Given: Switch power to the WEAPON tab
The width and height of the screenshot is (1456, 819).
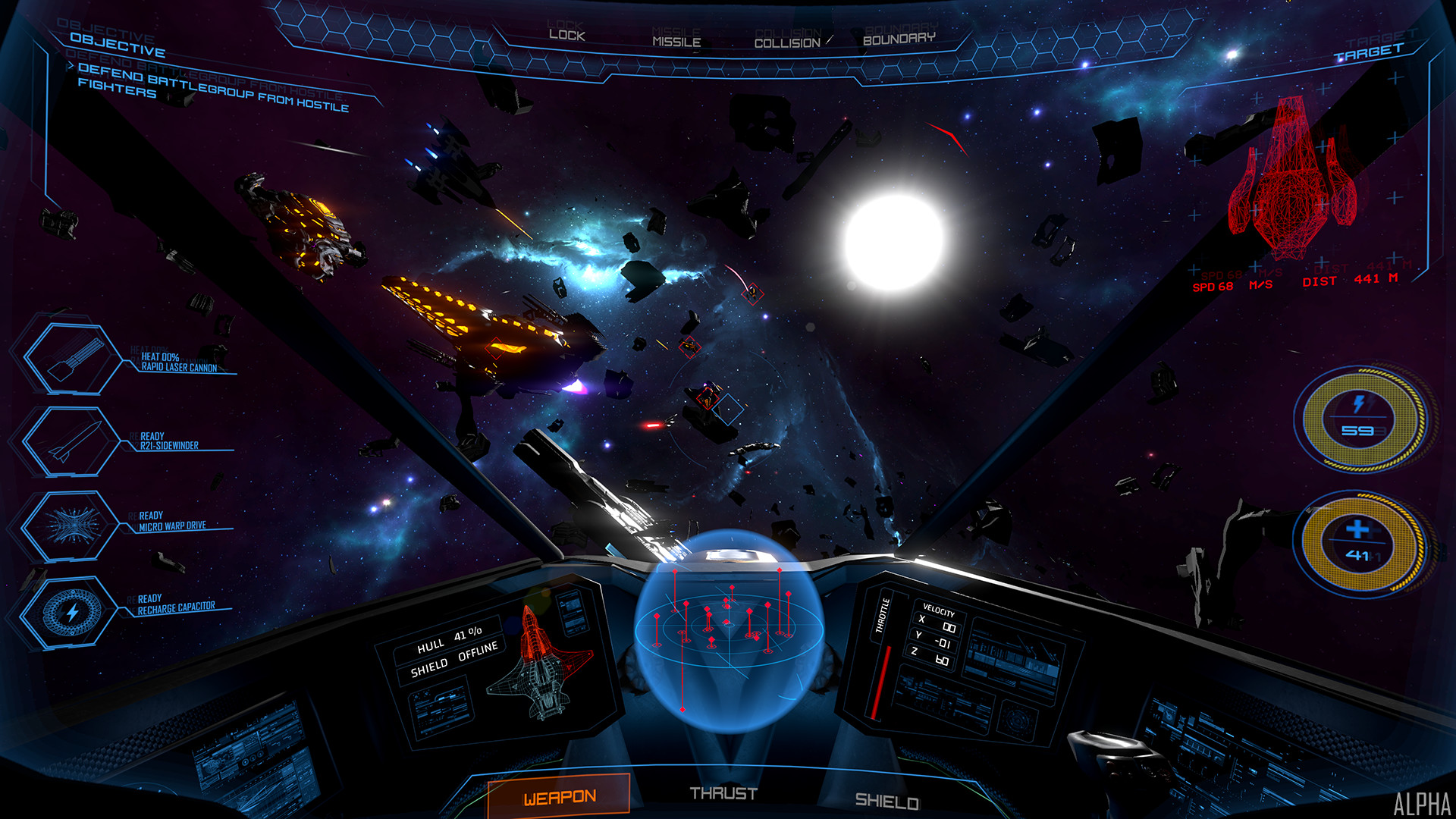Looking at the screenshot, I should tap(560, 796).
